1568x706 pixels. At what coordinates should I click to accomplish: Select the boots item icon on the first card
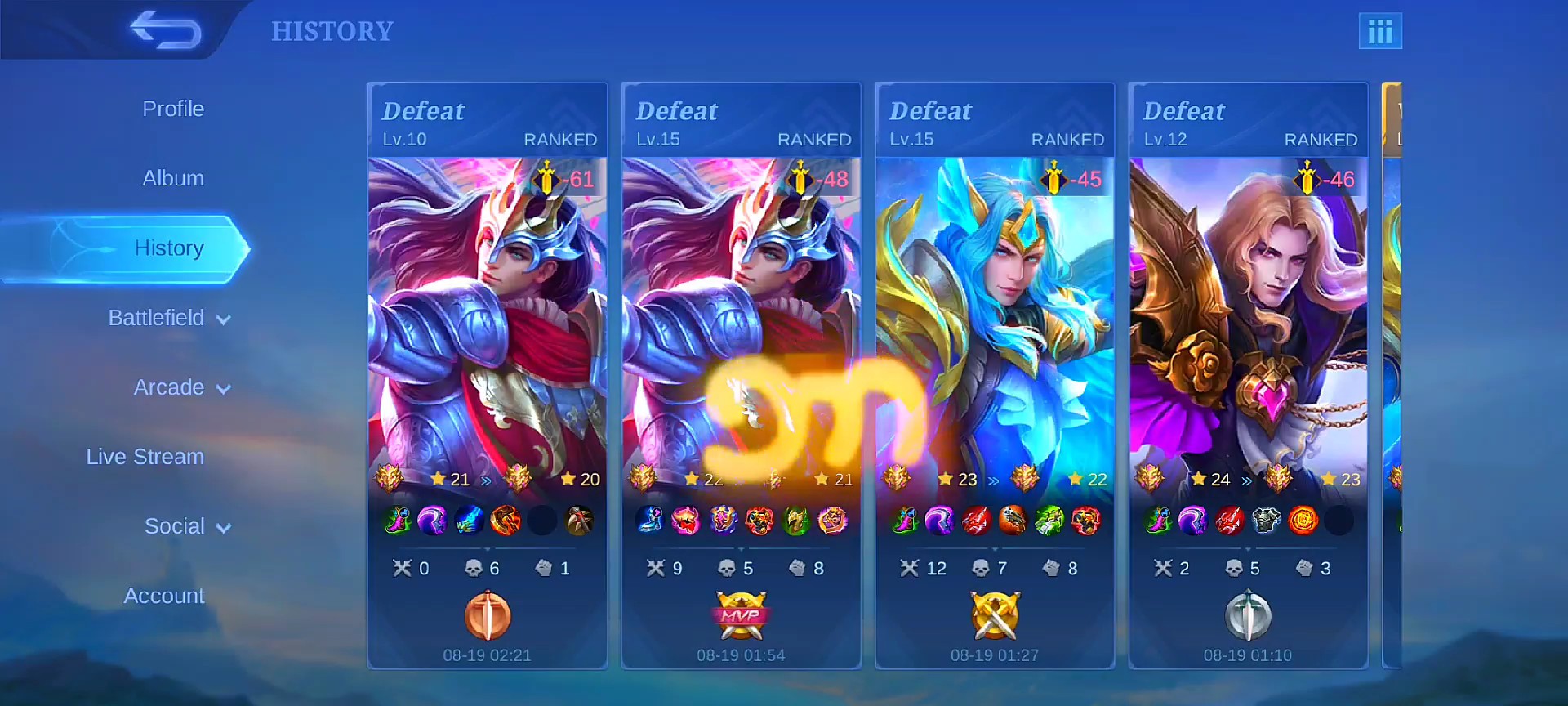pos(398,521)
